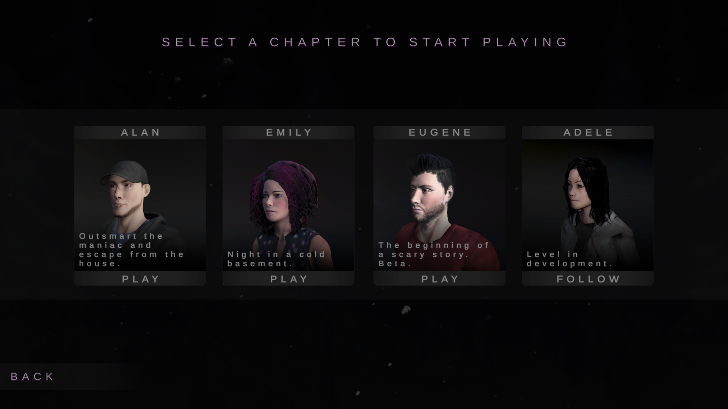Play Alan's chapter

pos(140,279)
